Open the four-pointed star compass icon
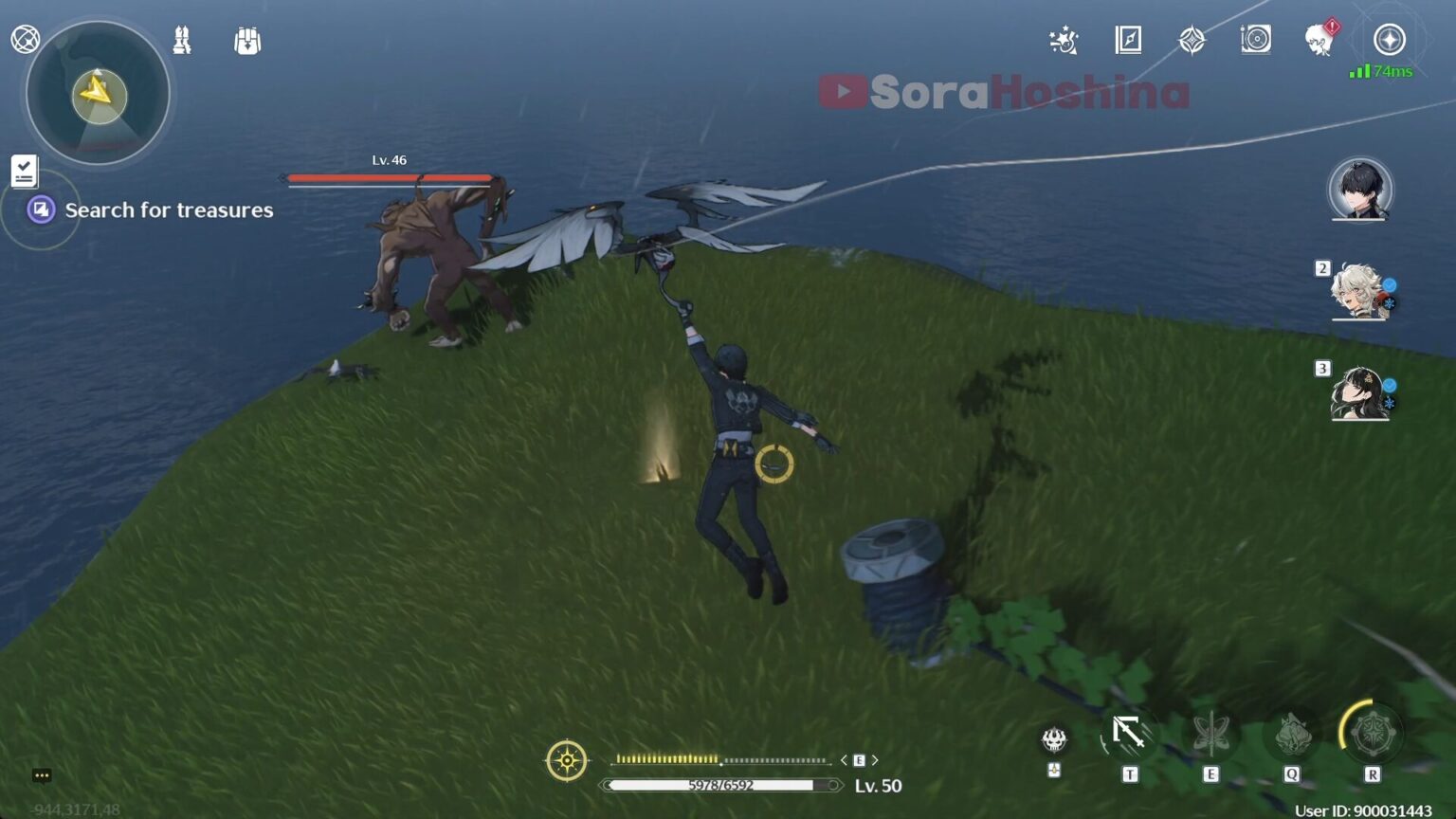Image resolution: width=1456 pixels, height=819 pixels. [1192, 40]
